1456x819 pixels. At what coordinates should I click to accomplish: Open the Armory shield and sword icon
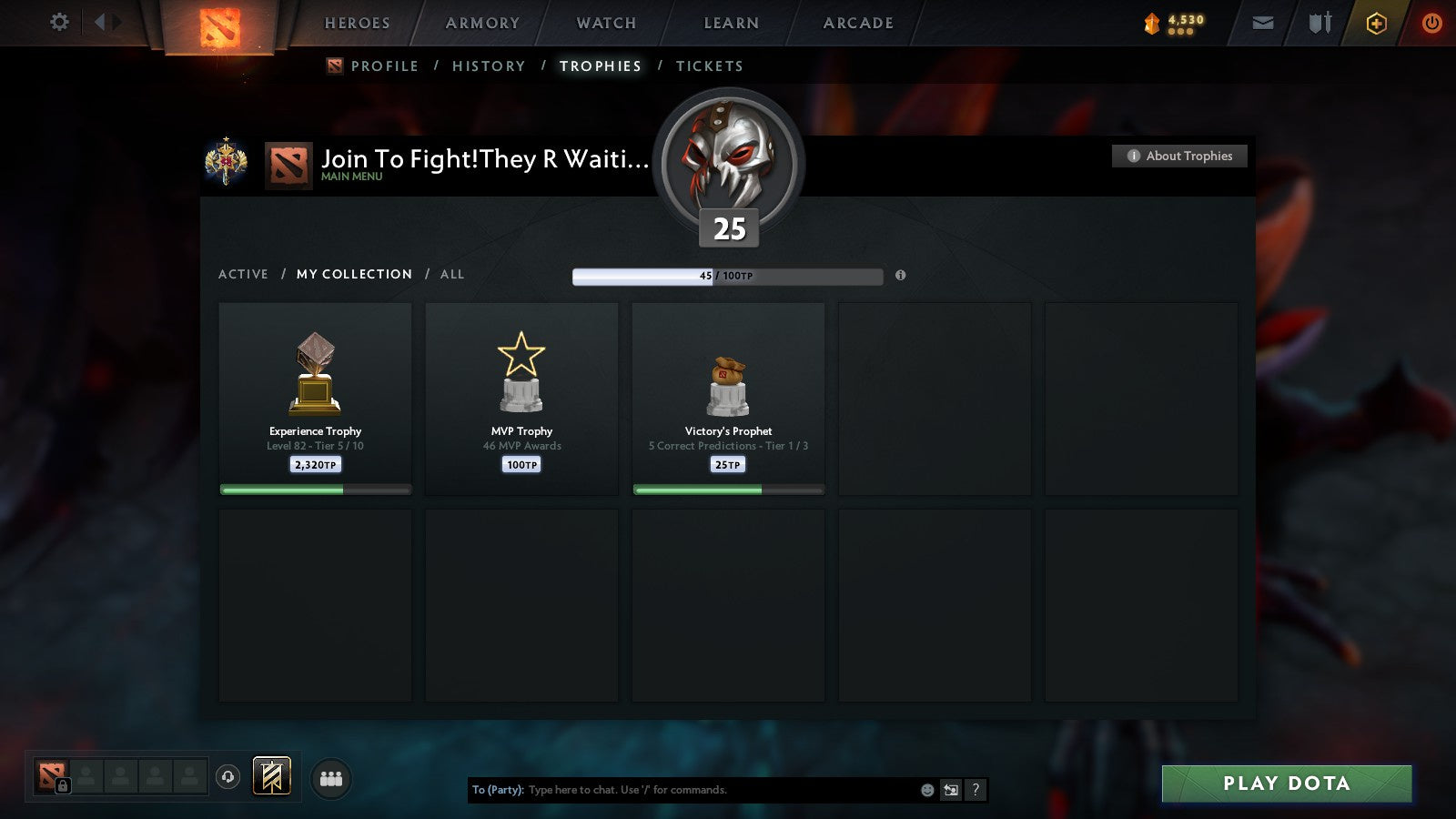[1318, 23]
